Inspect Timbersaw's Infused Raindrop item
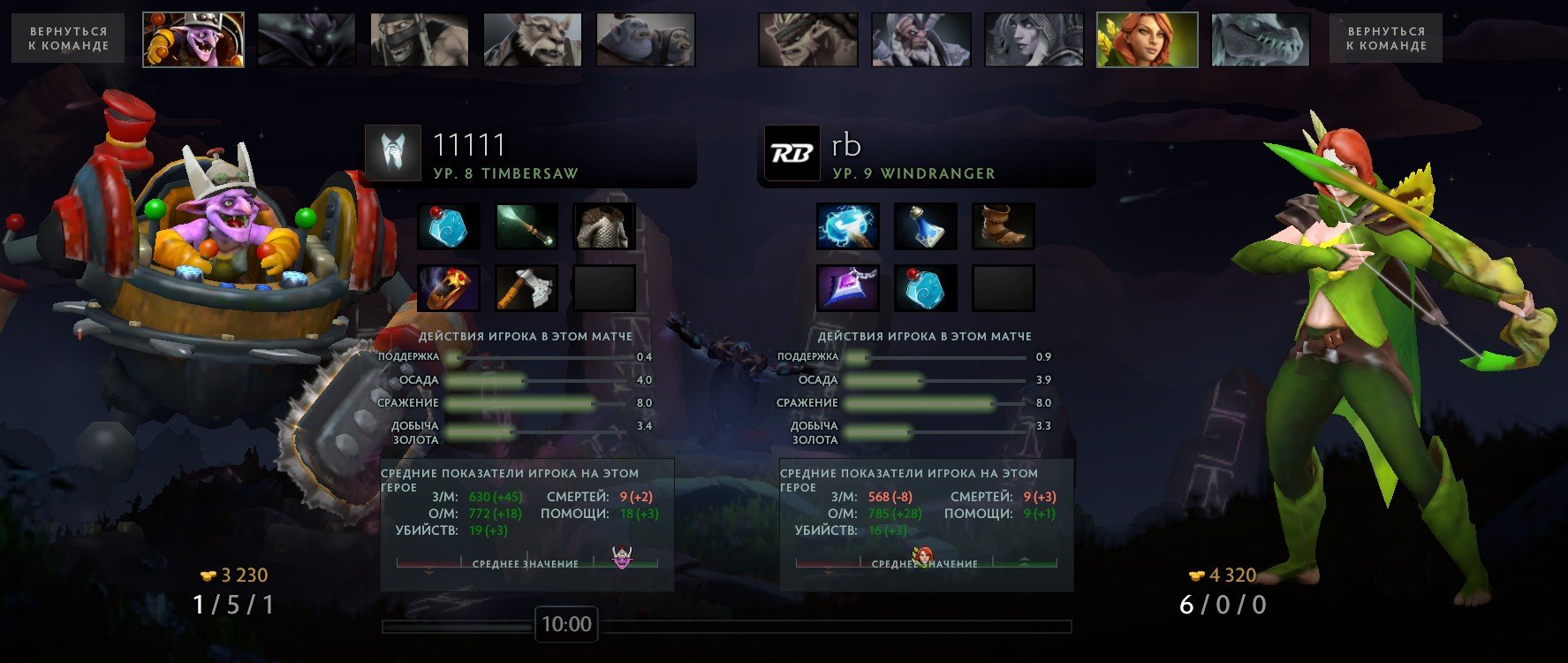 point(449,226)
